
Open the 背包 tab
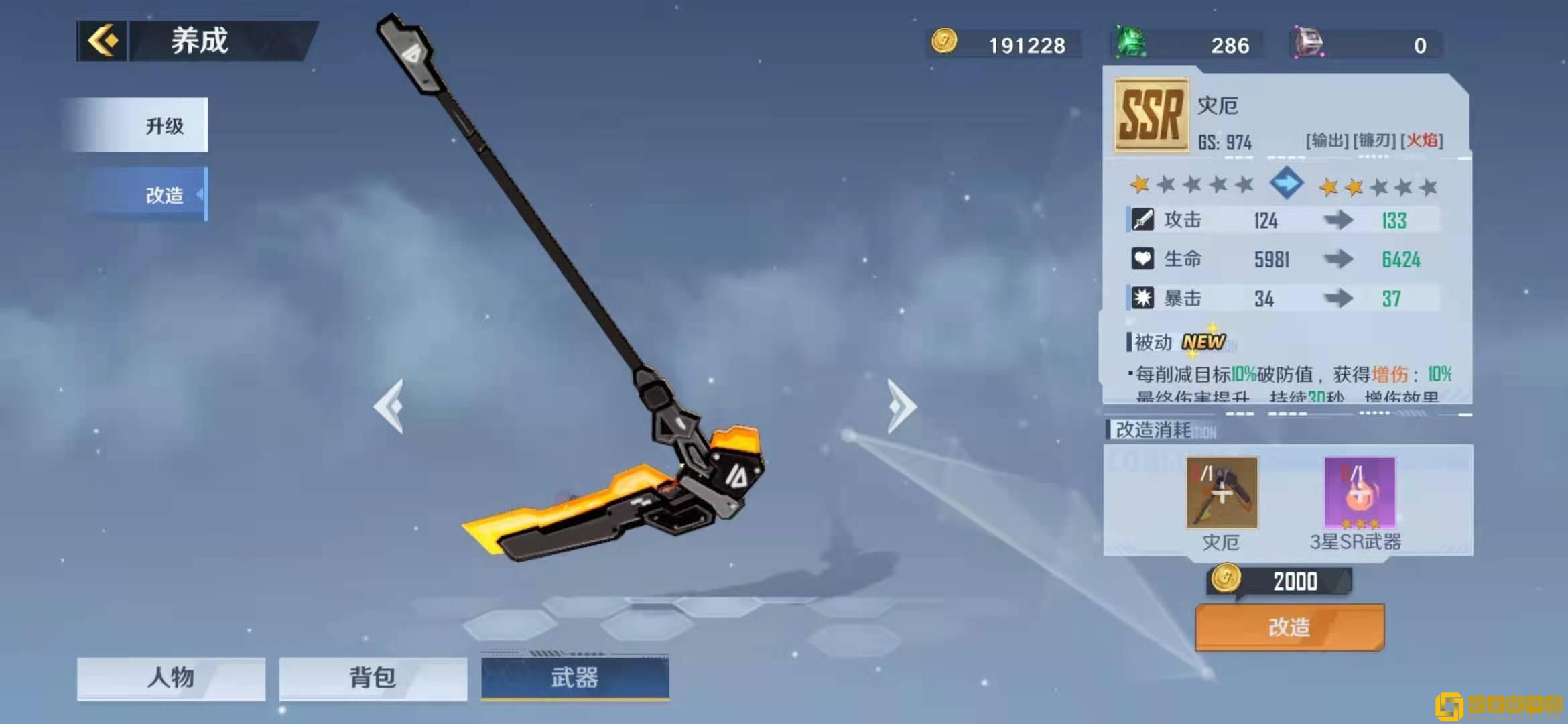(372, 678)
